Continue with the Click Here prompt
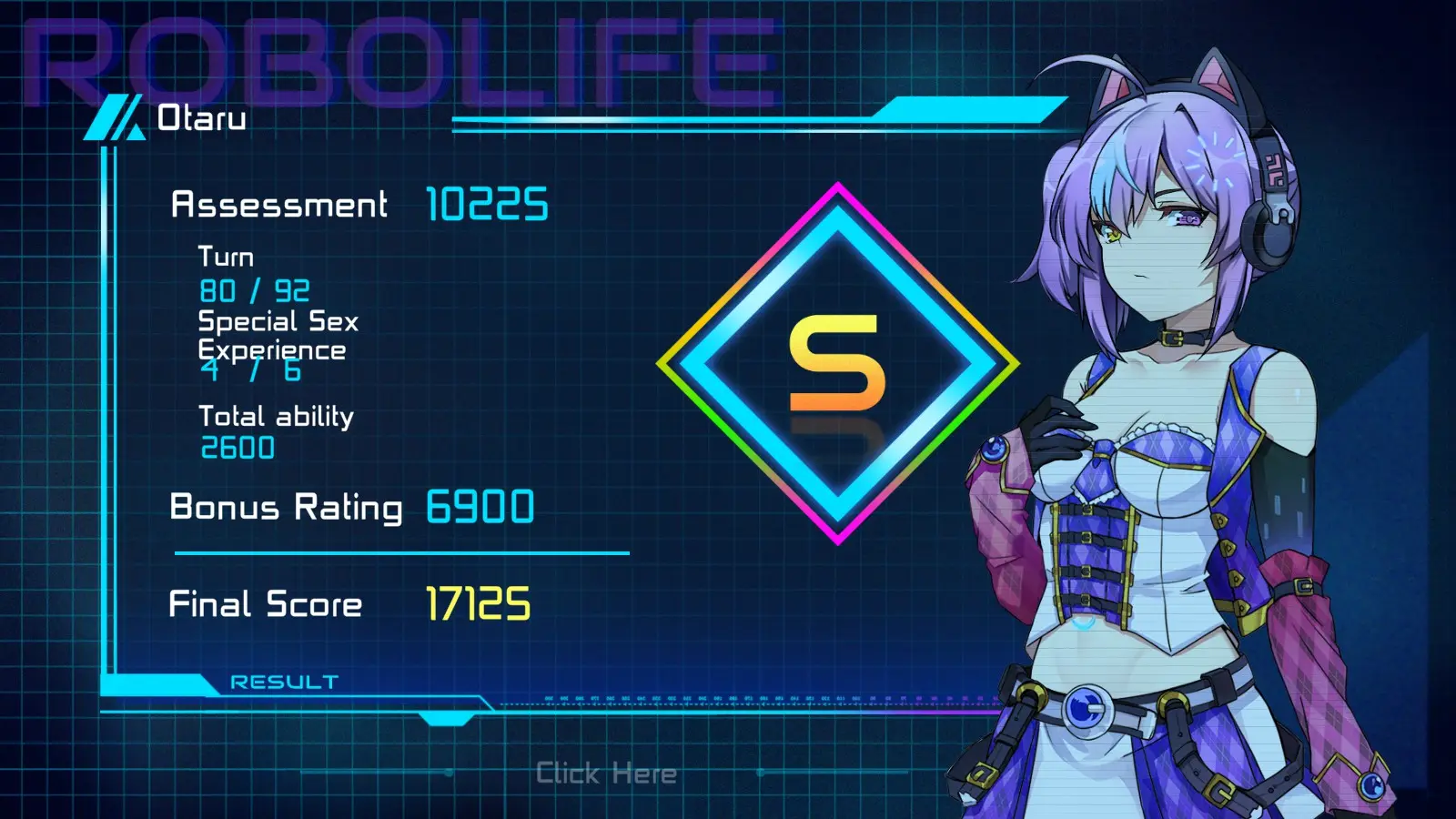 pos(606,773)
